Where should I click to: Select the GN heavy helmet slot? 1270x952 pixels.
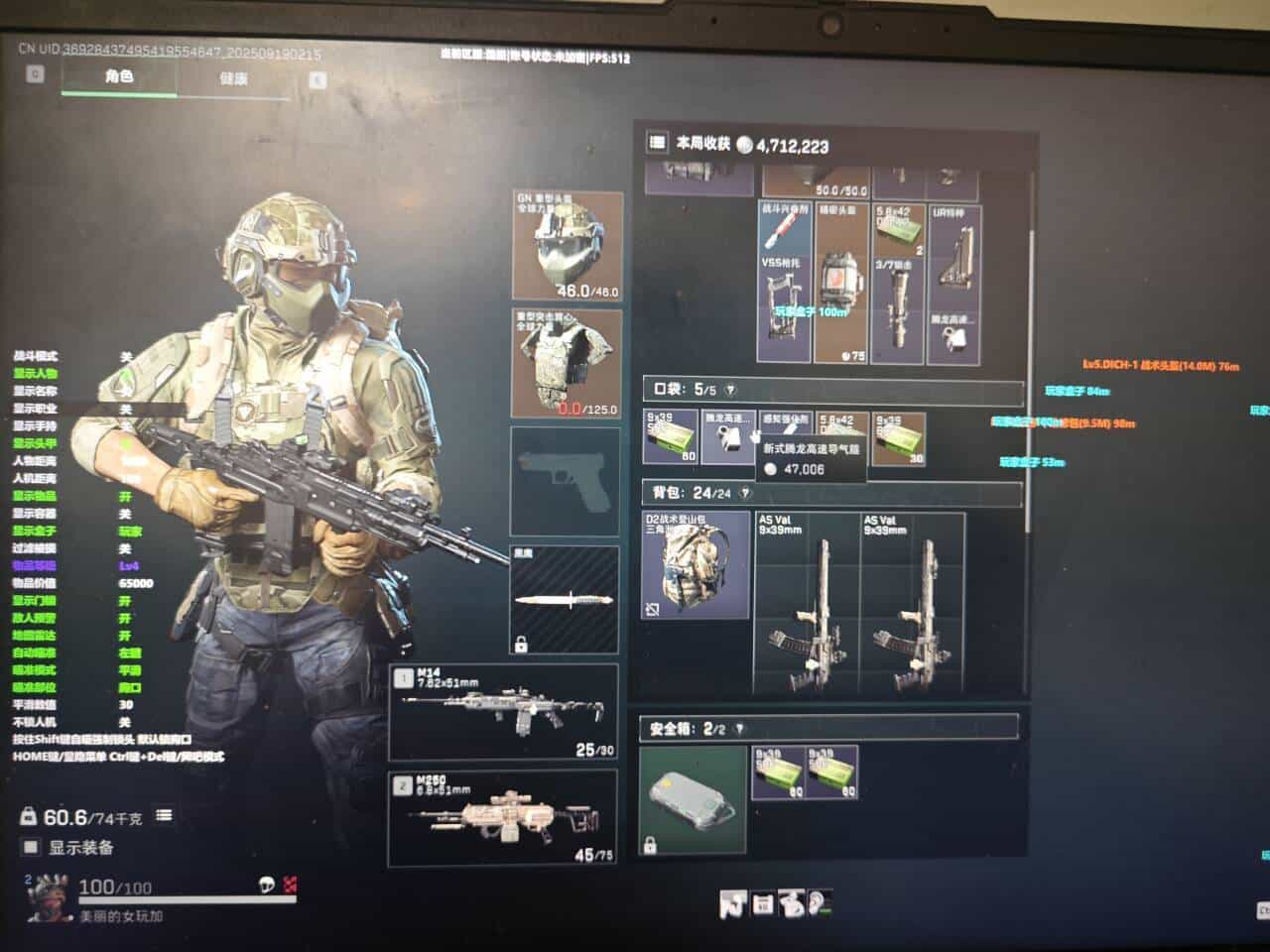[x=568, y=244]
